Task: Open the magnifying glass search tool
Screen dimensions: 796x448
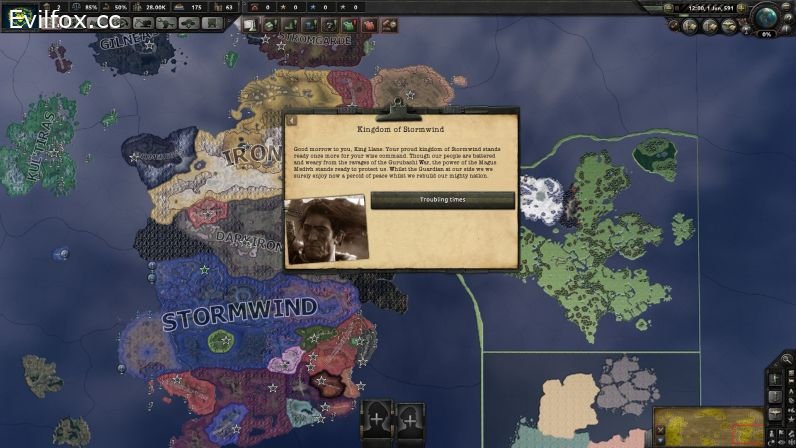Action: 787,358
